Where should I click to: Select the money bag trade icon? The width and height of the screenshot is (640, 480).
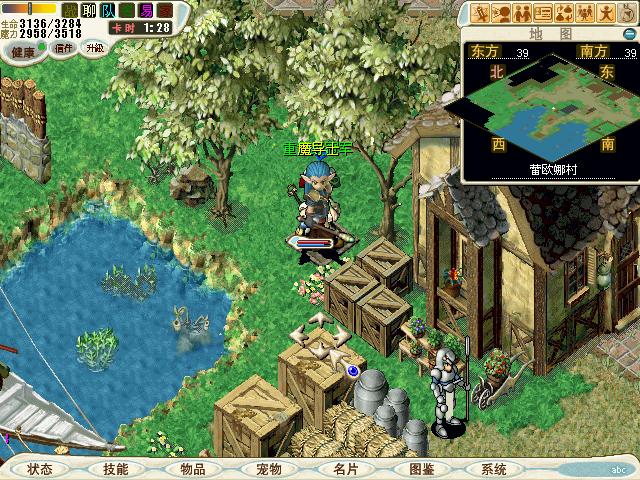[565, 13]
